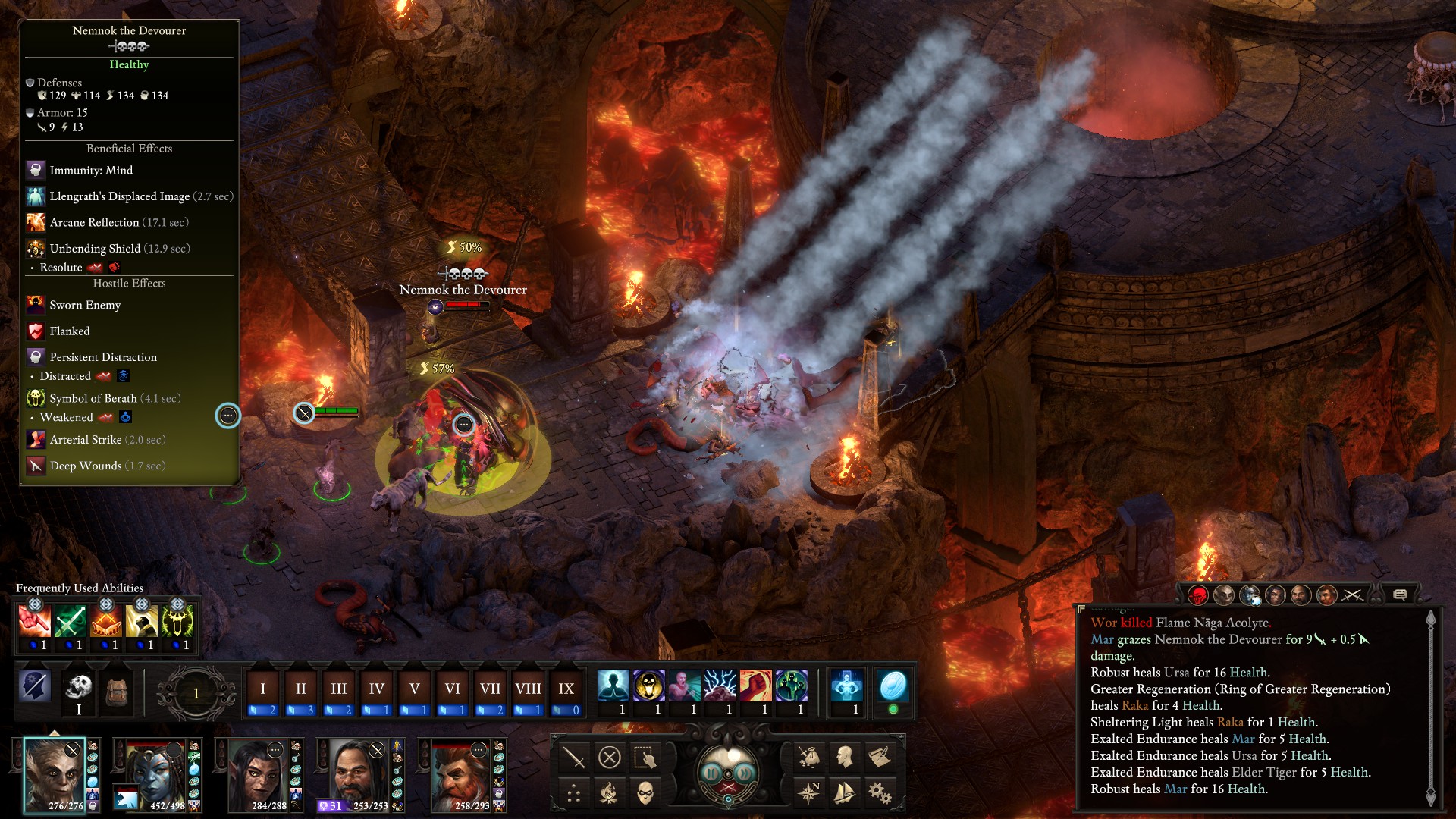Pause the game with the pause button
The image size is (1456, 819).
(712, 773)
